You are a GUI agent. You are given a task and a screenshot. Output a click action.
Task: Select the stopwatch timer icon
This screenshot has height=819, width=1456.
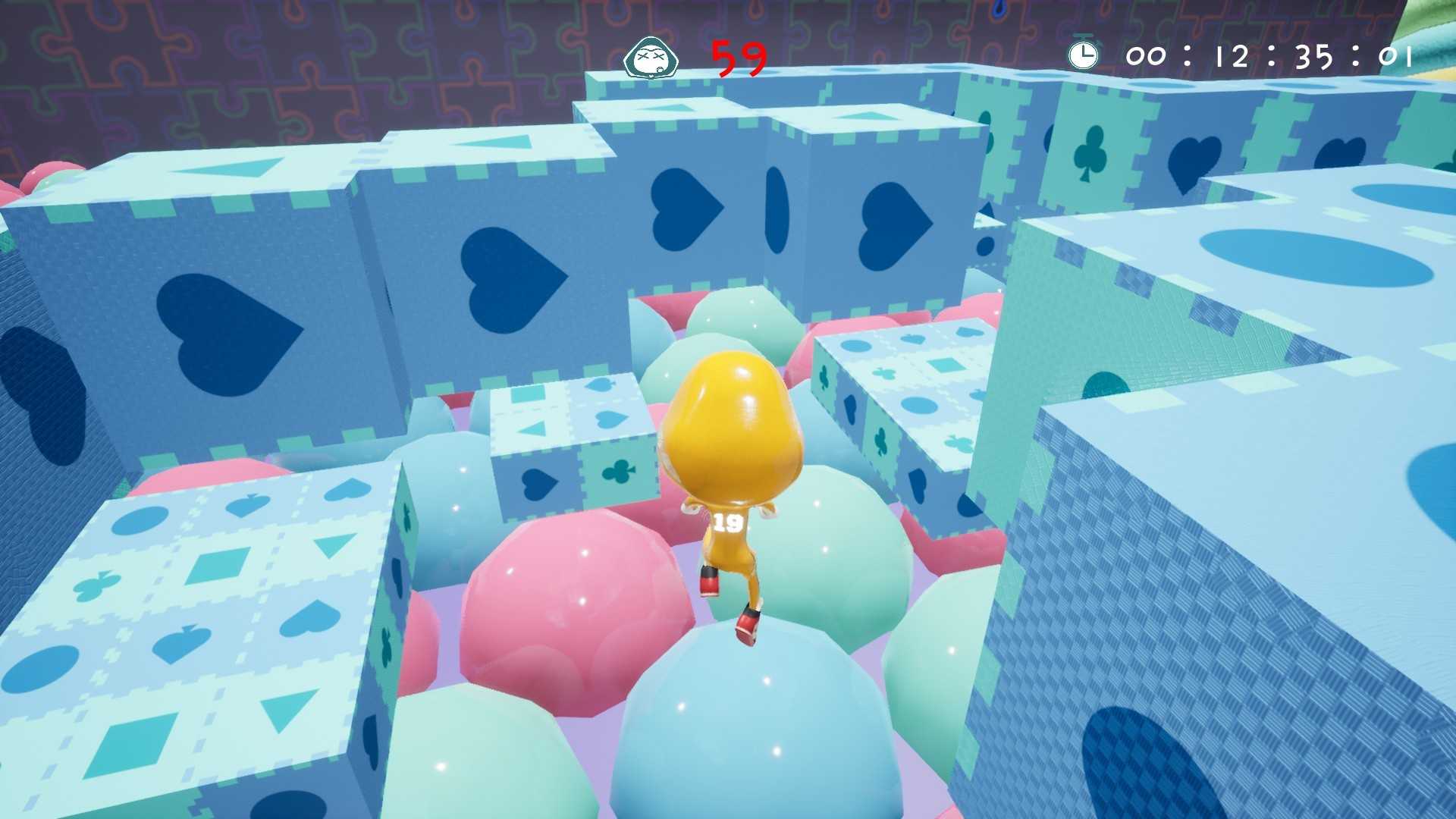1084,54
